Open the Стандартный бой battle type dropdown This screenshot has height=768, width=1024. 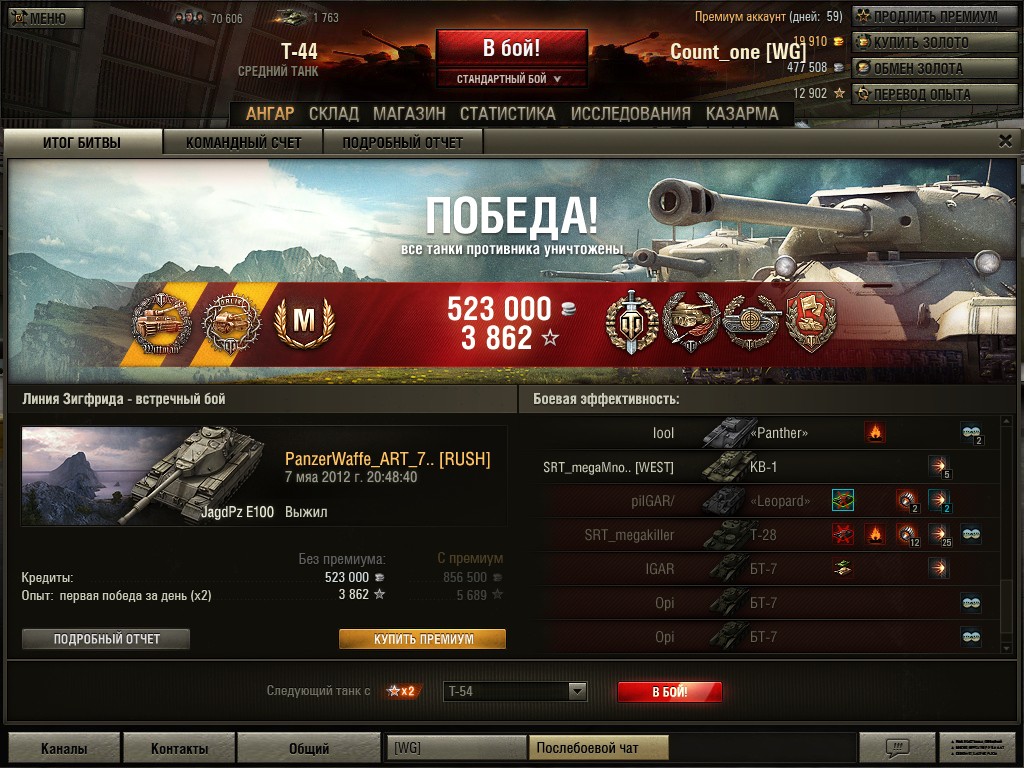(511, 79)
